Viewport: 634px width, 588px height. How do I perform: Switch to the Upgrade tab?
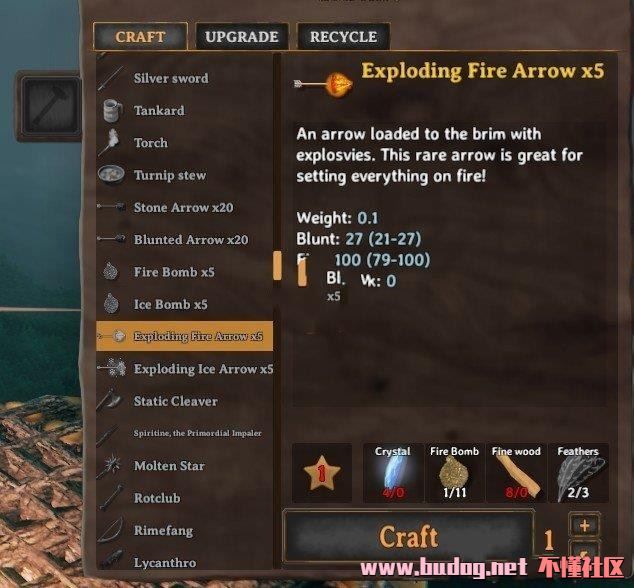[241, 37]
